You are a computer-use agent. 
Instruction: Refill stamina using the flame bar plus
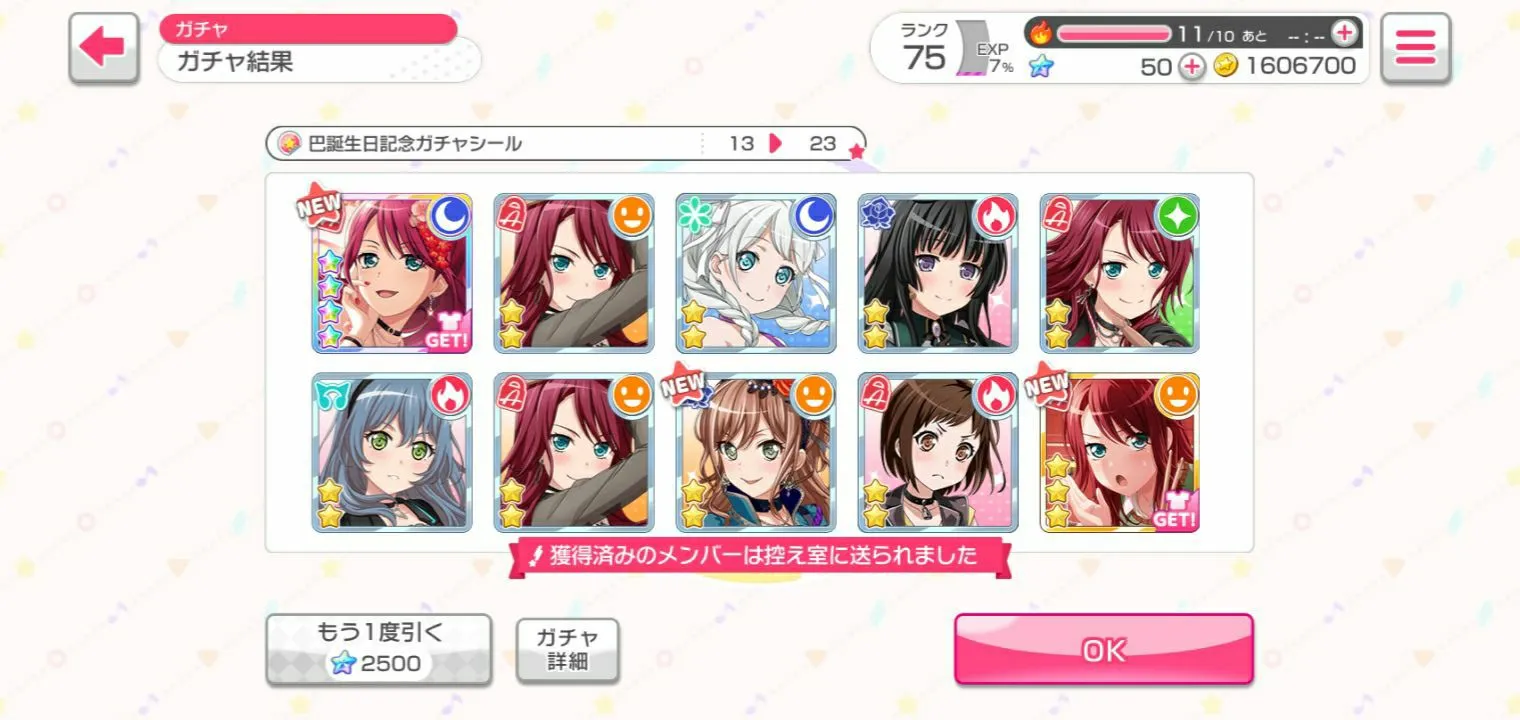tap(1344, 33)
